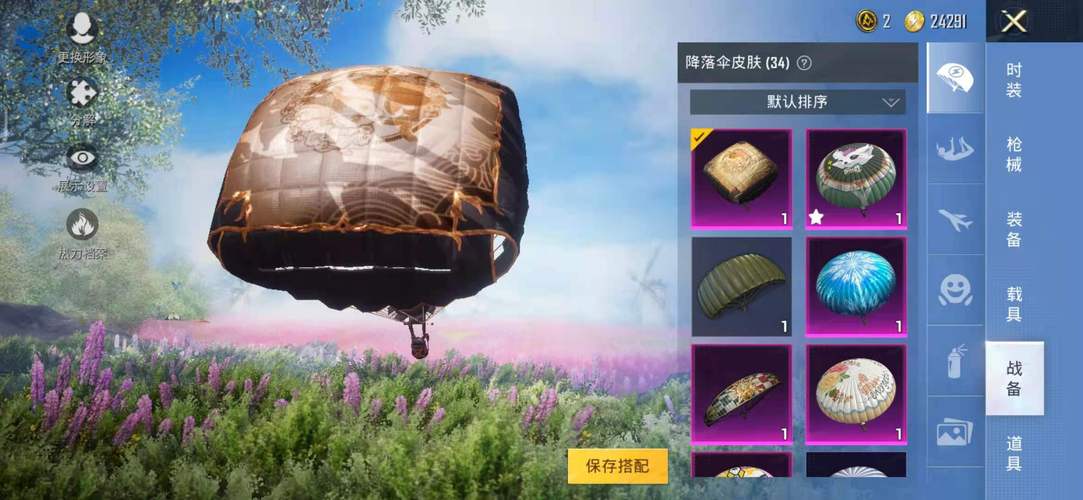
Task: Click the help question mark beside 降落伞皮肤
Action: [x=804, y=63]
